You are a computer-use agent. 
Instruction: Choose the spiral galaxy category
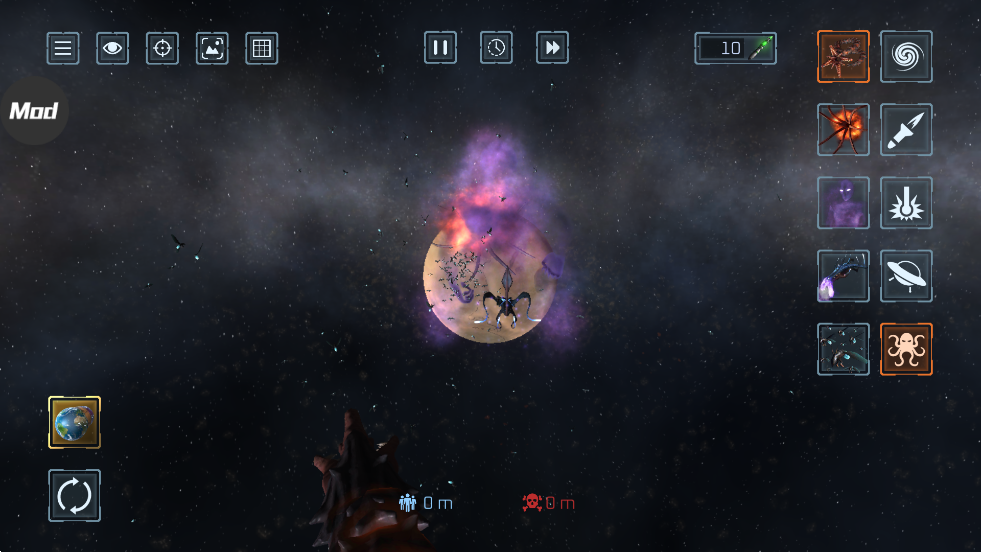pos(906,56)
